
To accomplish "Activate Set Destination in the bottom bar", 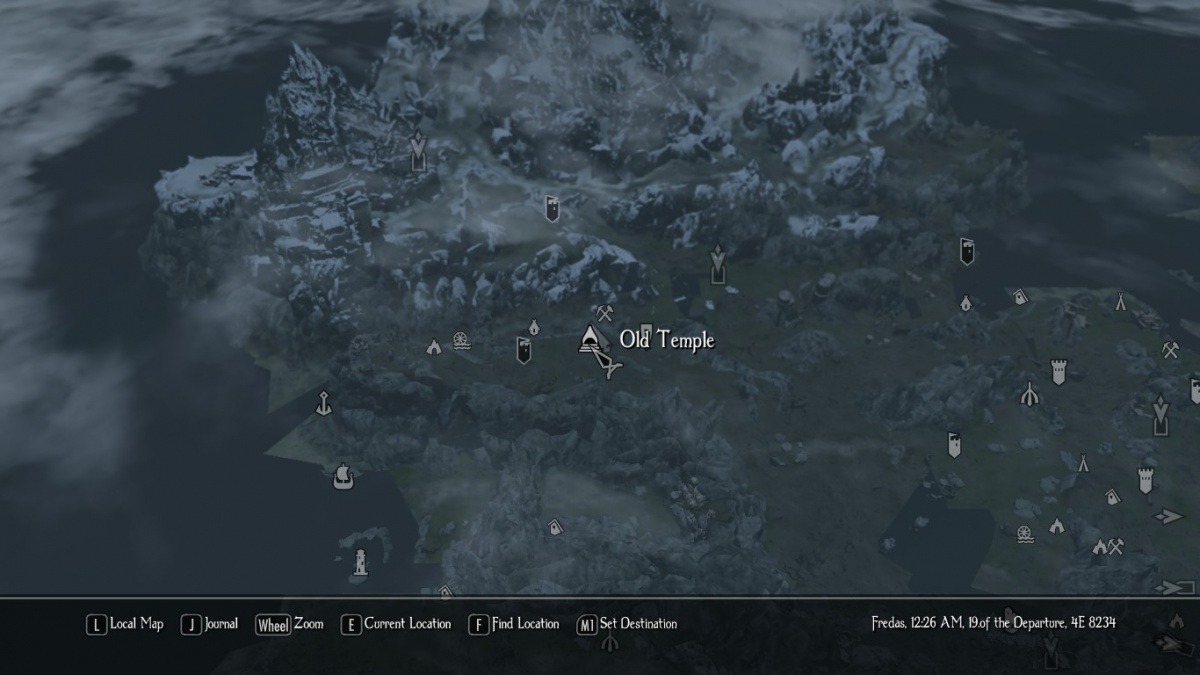I will pyautogui.click(x=628, y=624).
